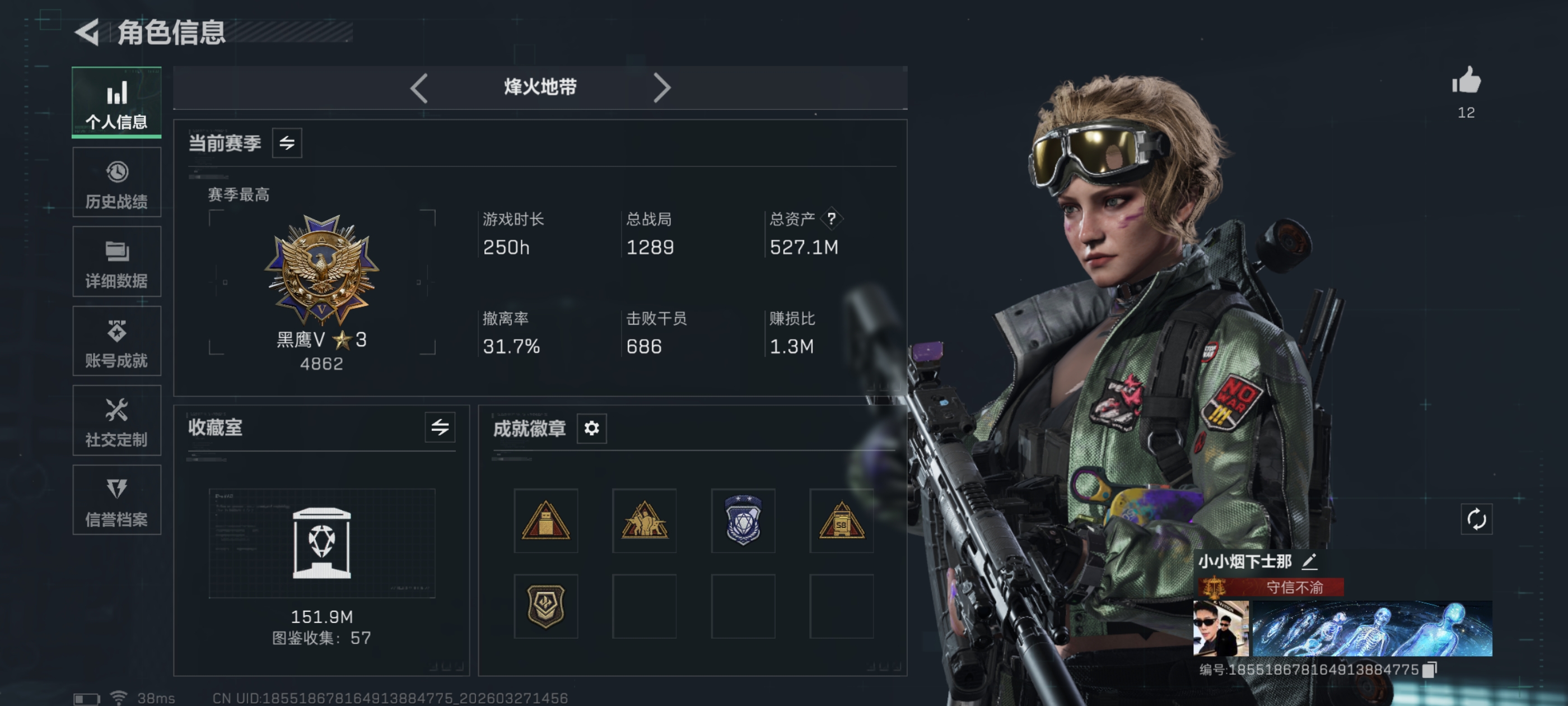This screenshot has width=1568, height=706.
Task: Switch to next game mode with right arrow
Action: point(662,88)
